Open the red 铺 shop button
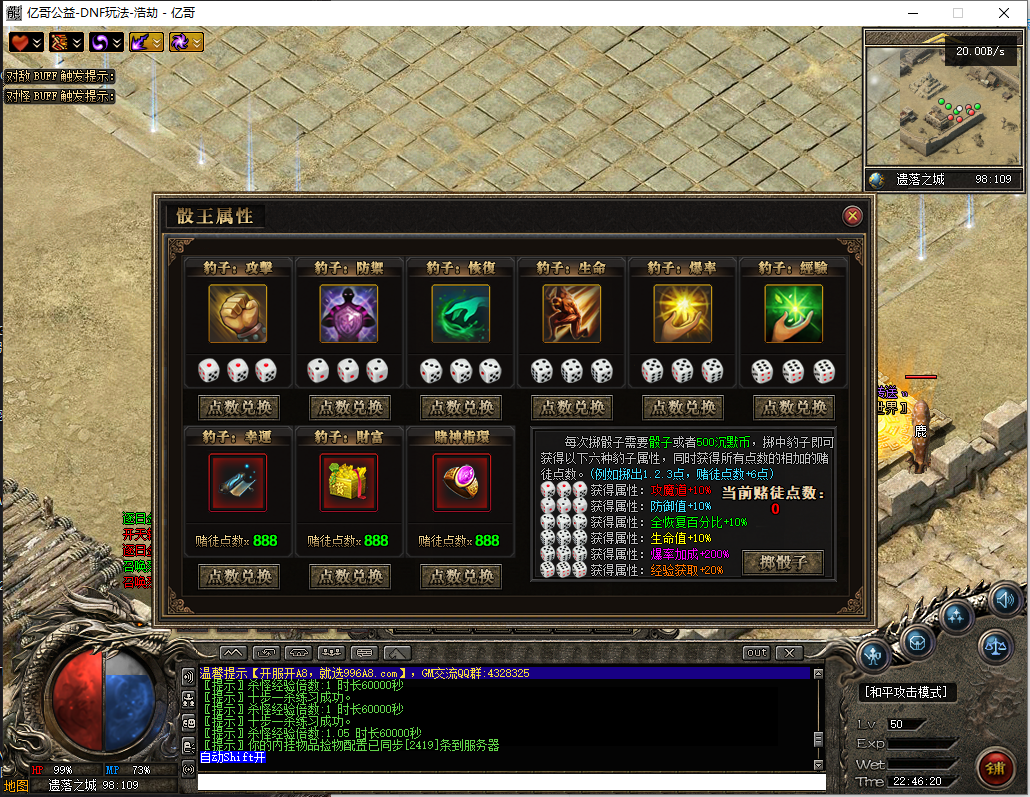The image size is (1030, 797). (996, 767)
